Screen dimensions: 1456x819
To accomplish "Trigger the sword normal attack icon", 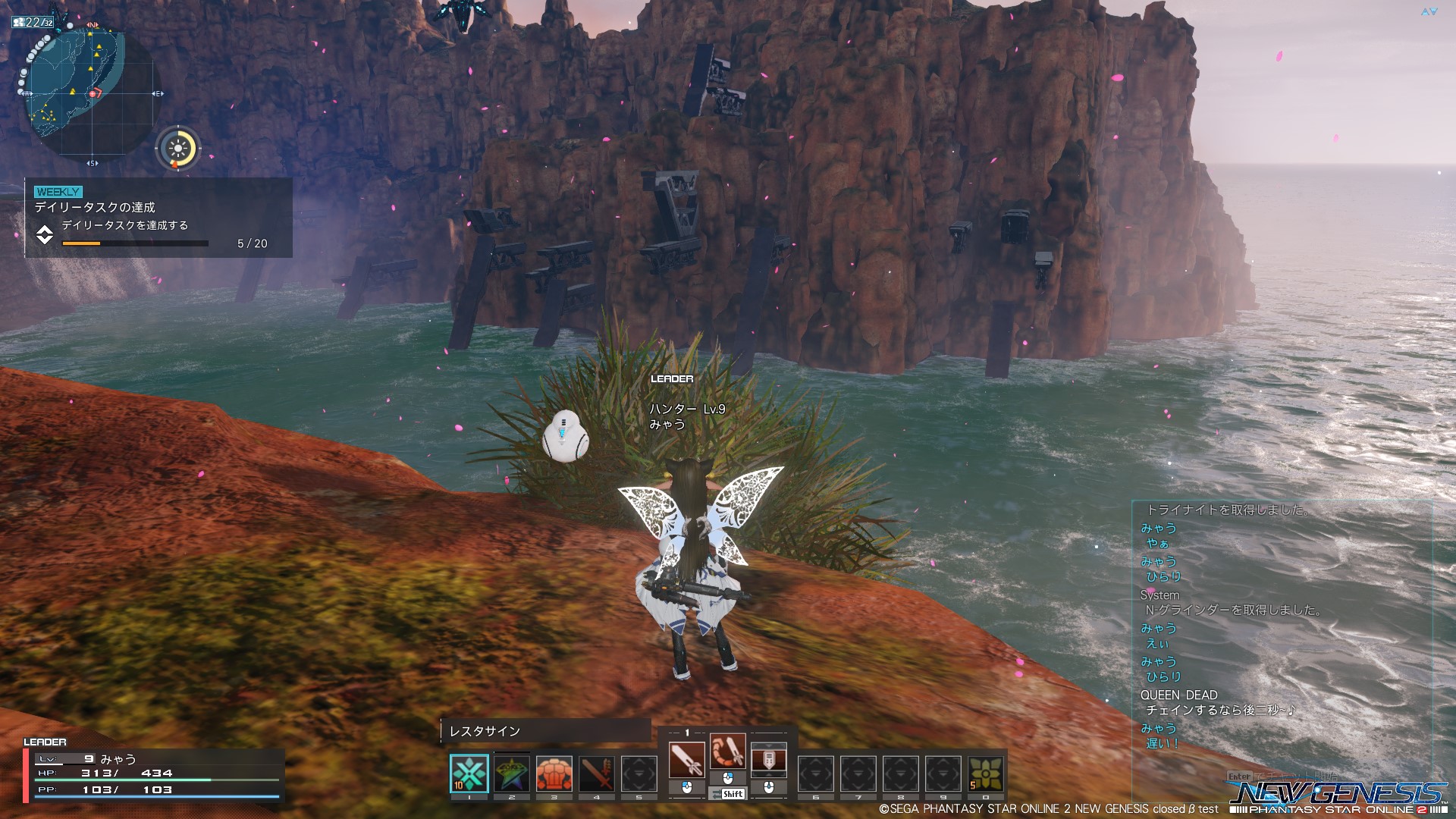I will click(x=686, y=760).
